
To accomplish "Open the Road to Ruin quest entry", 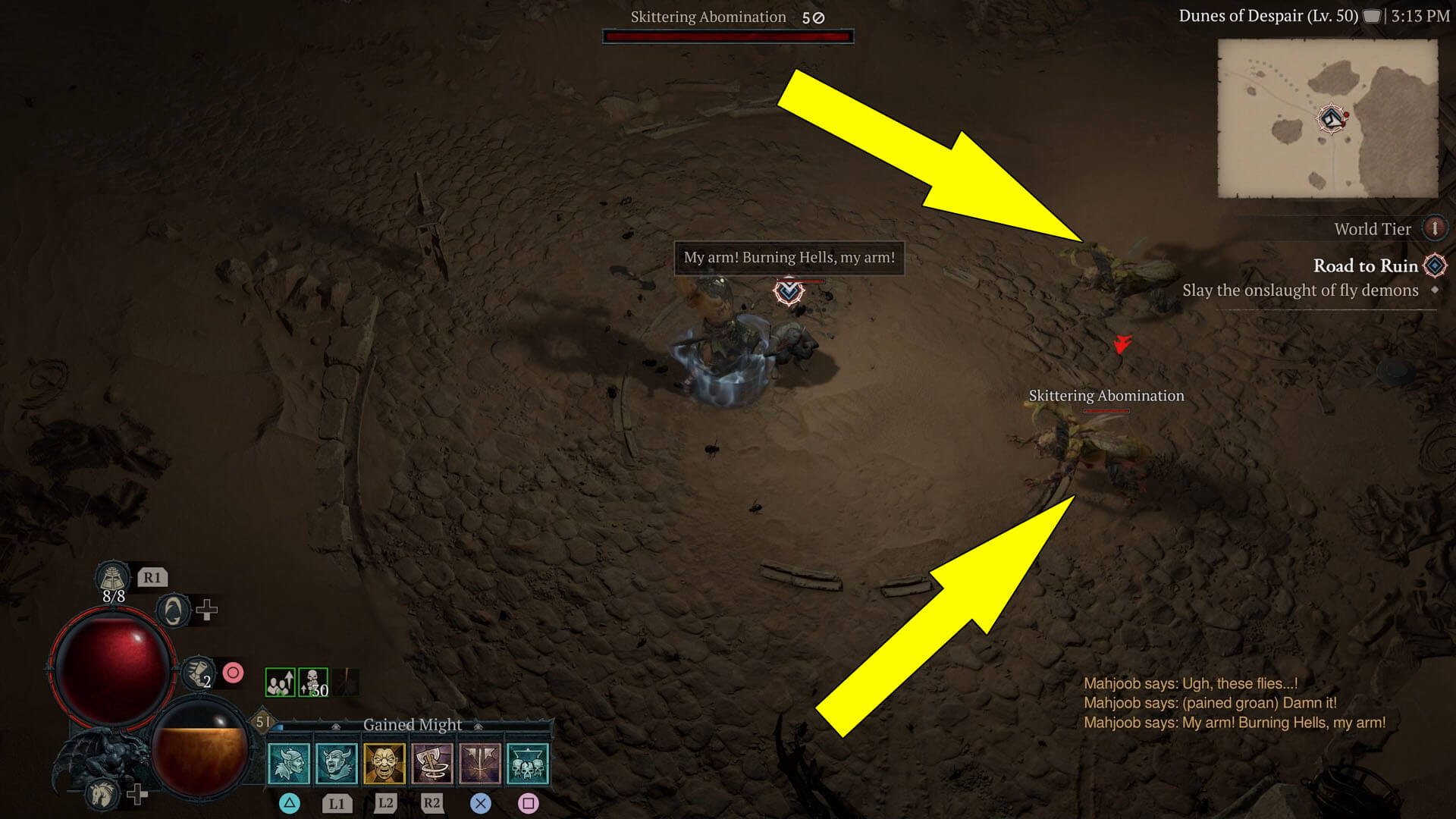I will [1365, 266].
